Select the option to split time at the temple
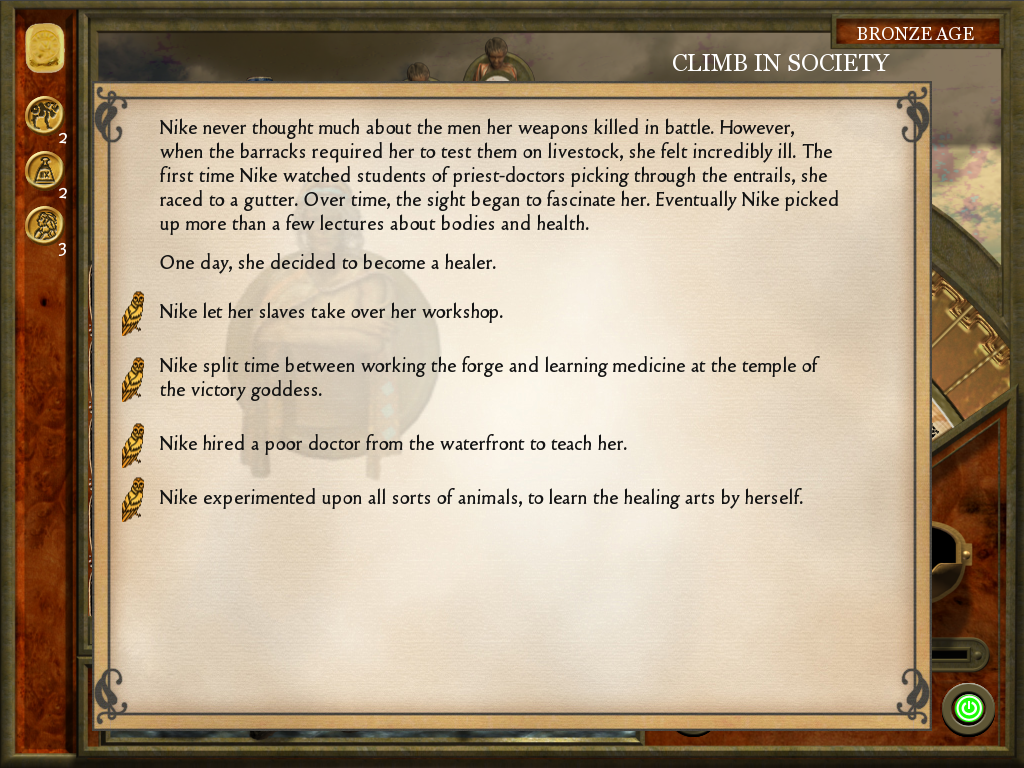Image resolution: width=1024 pixels, height=768 pixels. 488,378
